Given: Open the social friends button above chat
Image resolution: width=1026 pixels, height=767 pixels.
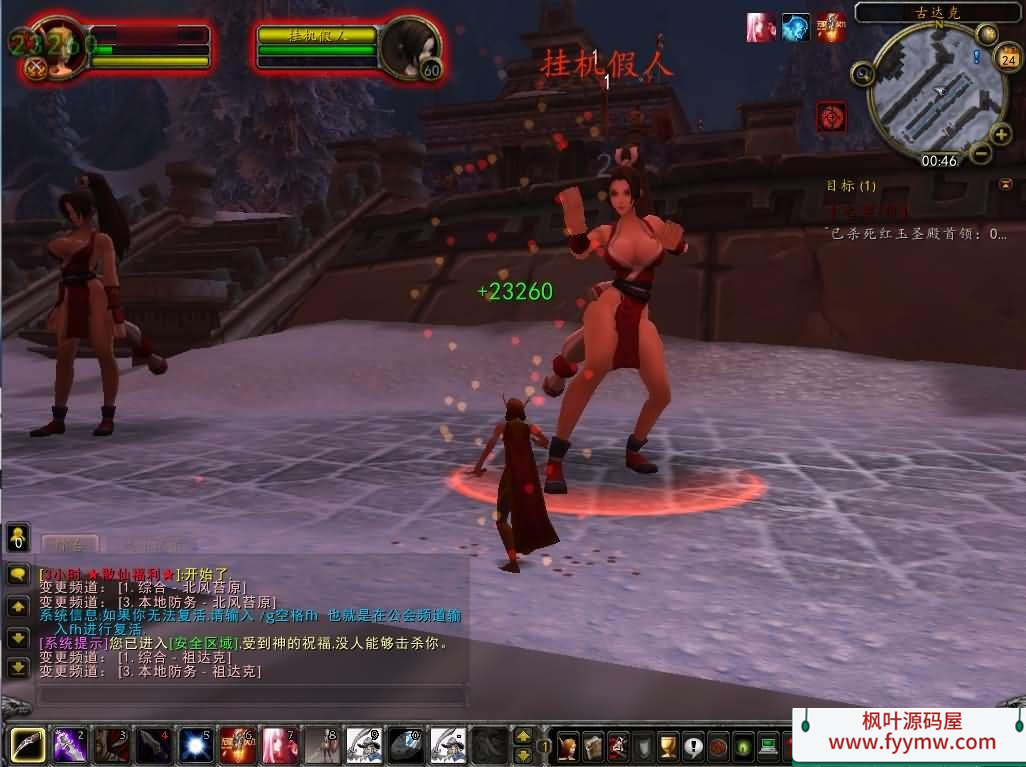Looking at the screenshot, I should [x=18, y=537].
